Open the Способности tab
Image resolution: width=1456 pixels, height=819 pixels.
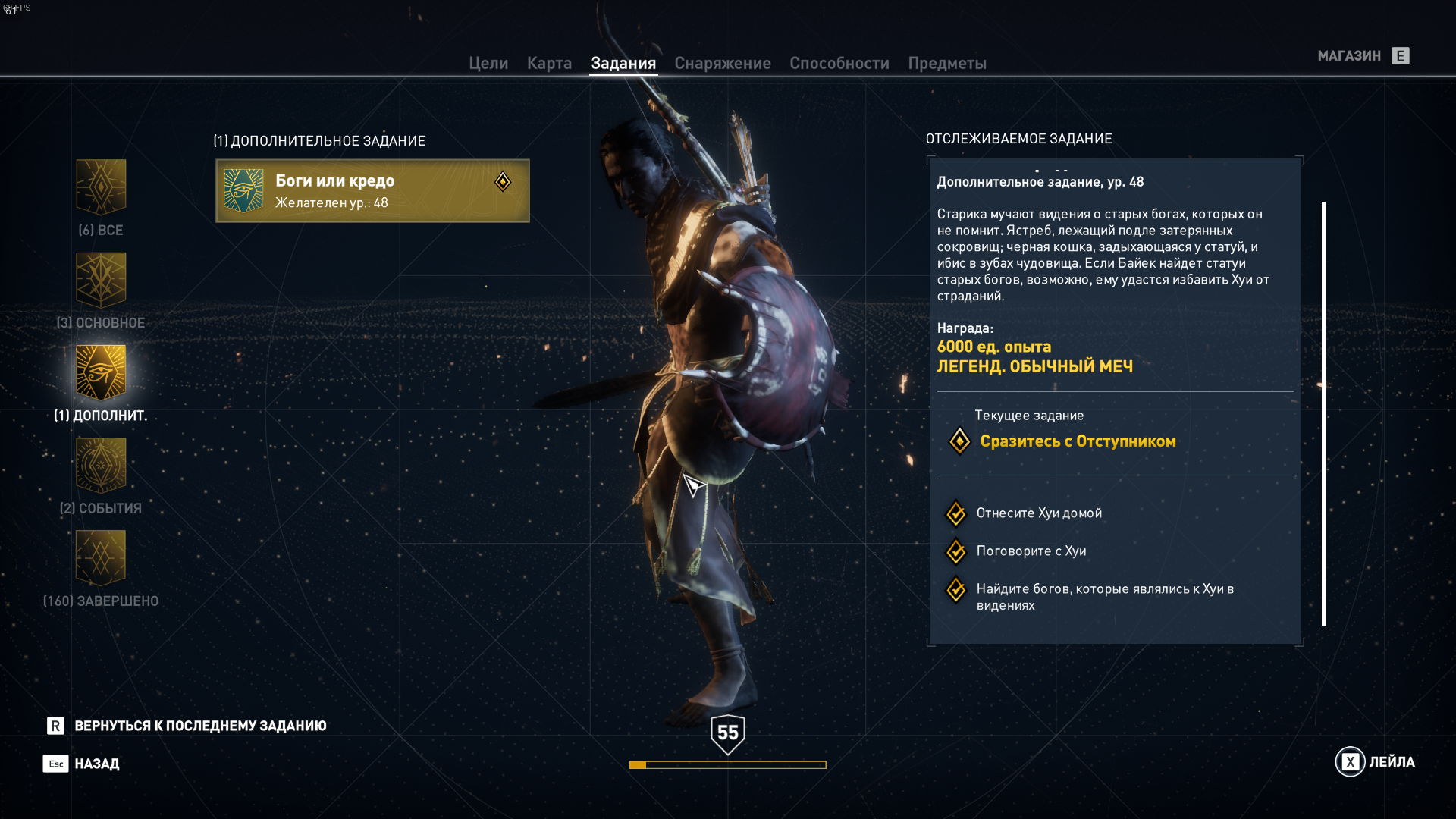[839, 64]
